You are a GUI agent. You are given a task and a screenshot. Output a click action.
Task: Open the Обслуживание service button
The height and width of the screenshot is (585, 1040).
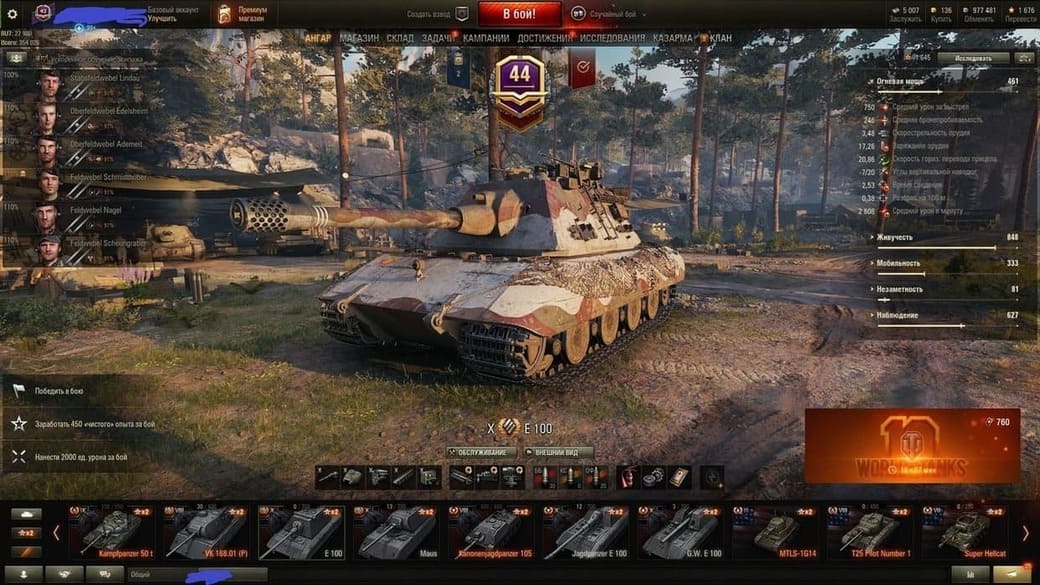pos(482,452)
